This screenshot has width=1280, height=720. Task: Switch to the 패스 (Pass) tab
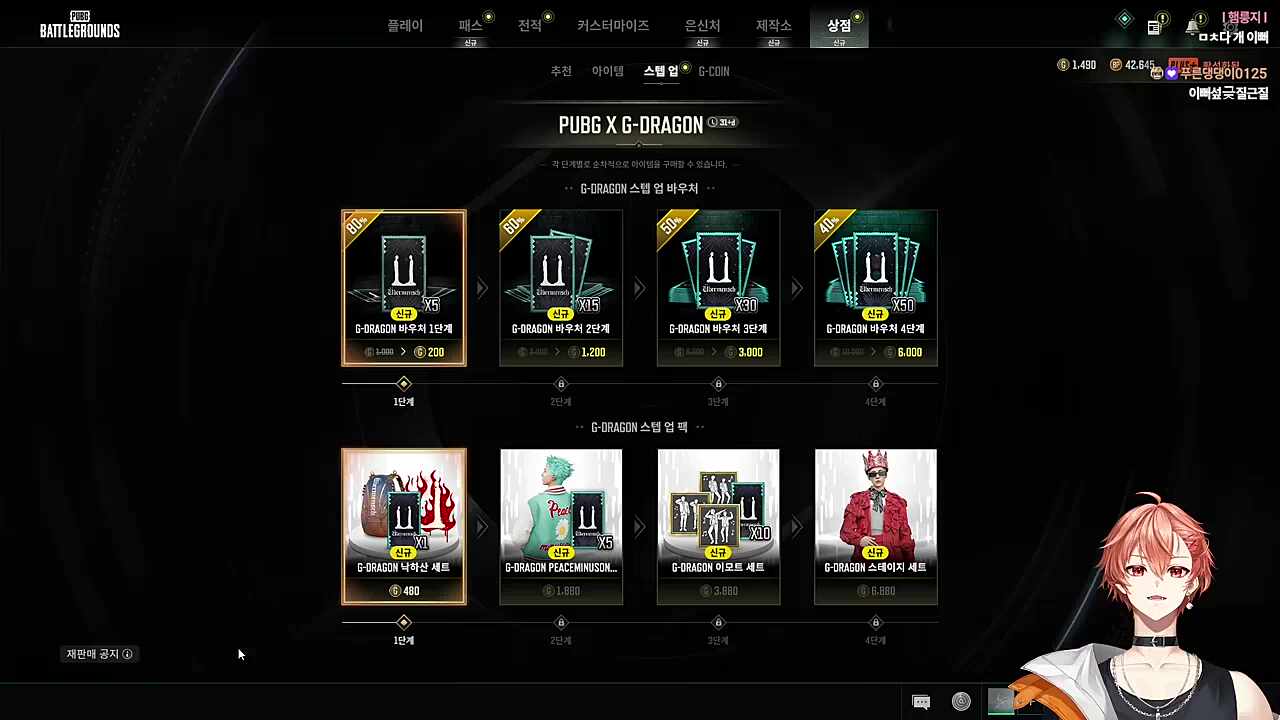tap(470, 26)
